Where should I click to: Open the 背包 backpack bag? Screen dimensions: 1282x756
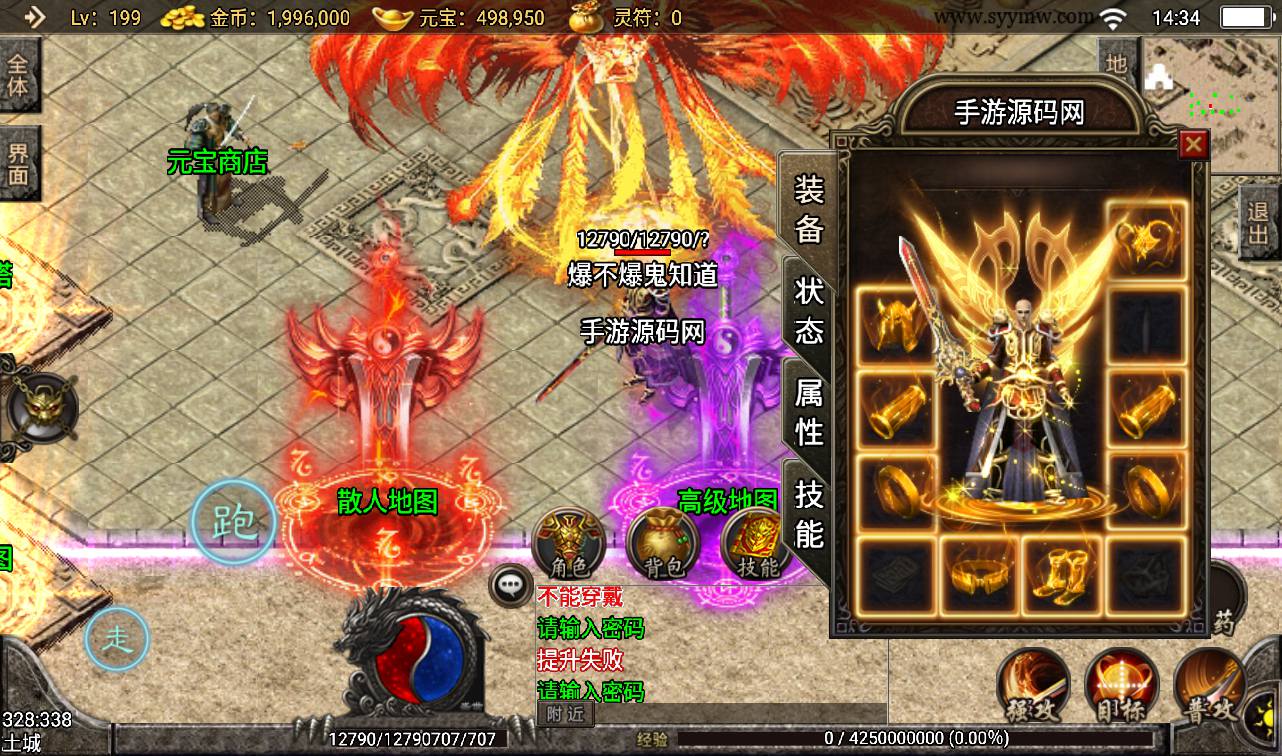[x=662, y=544]
